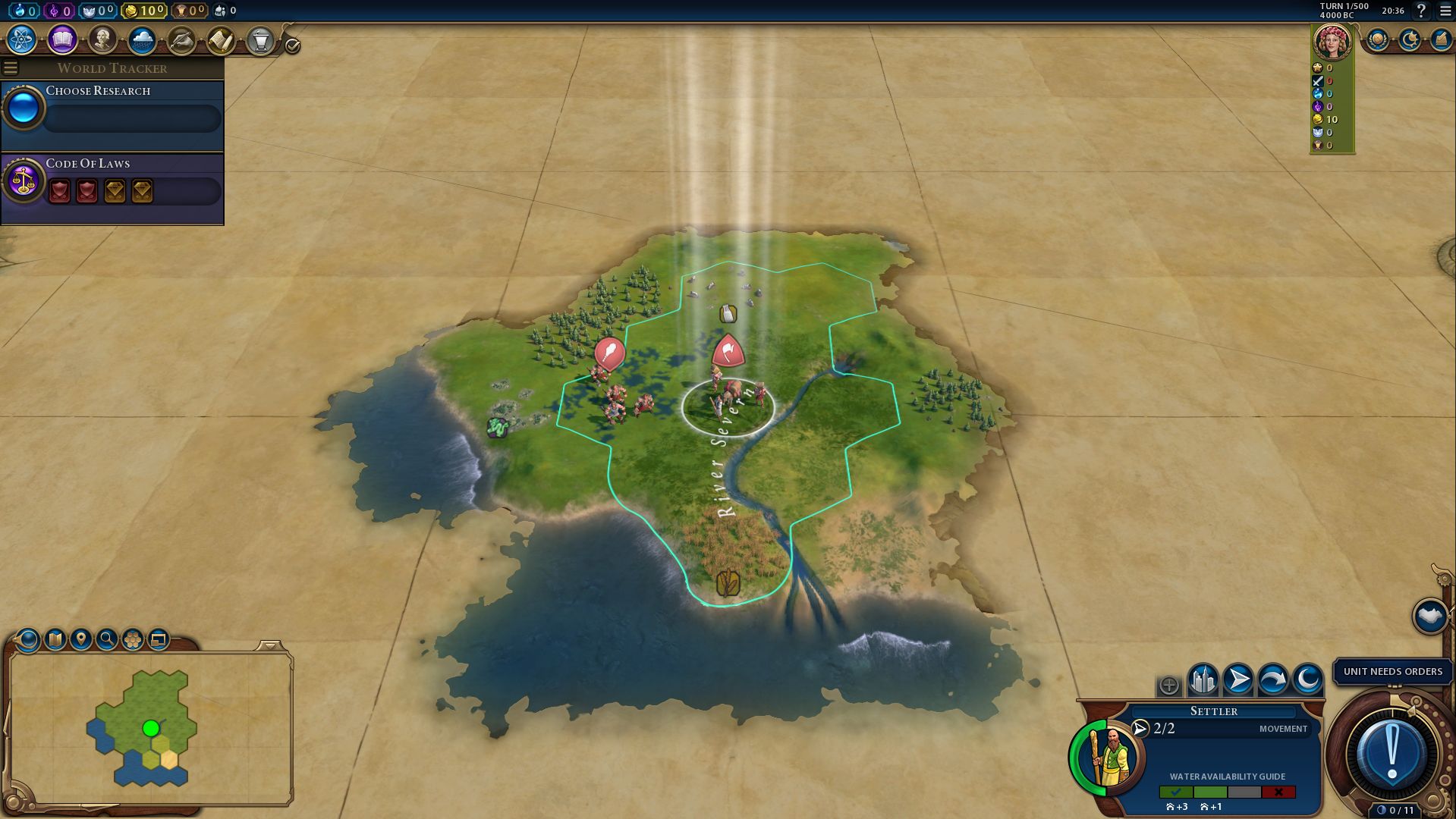View the climate rain cloud screen
Viewport: 1456px width, 819px height.
(142, 40)
